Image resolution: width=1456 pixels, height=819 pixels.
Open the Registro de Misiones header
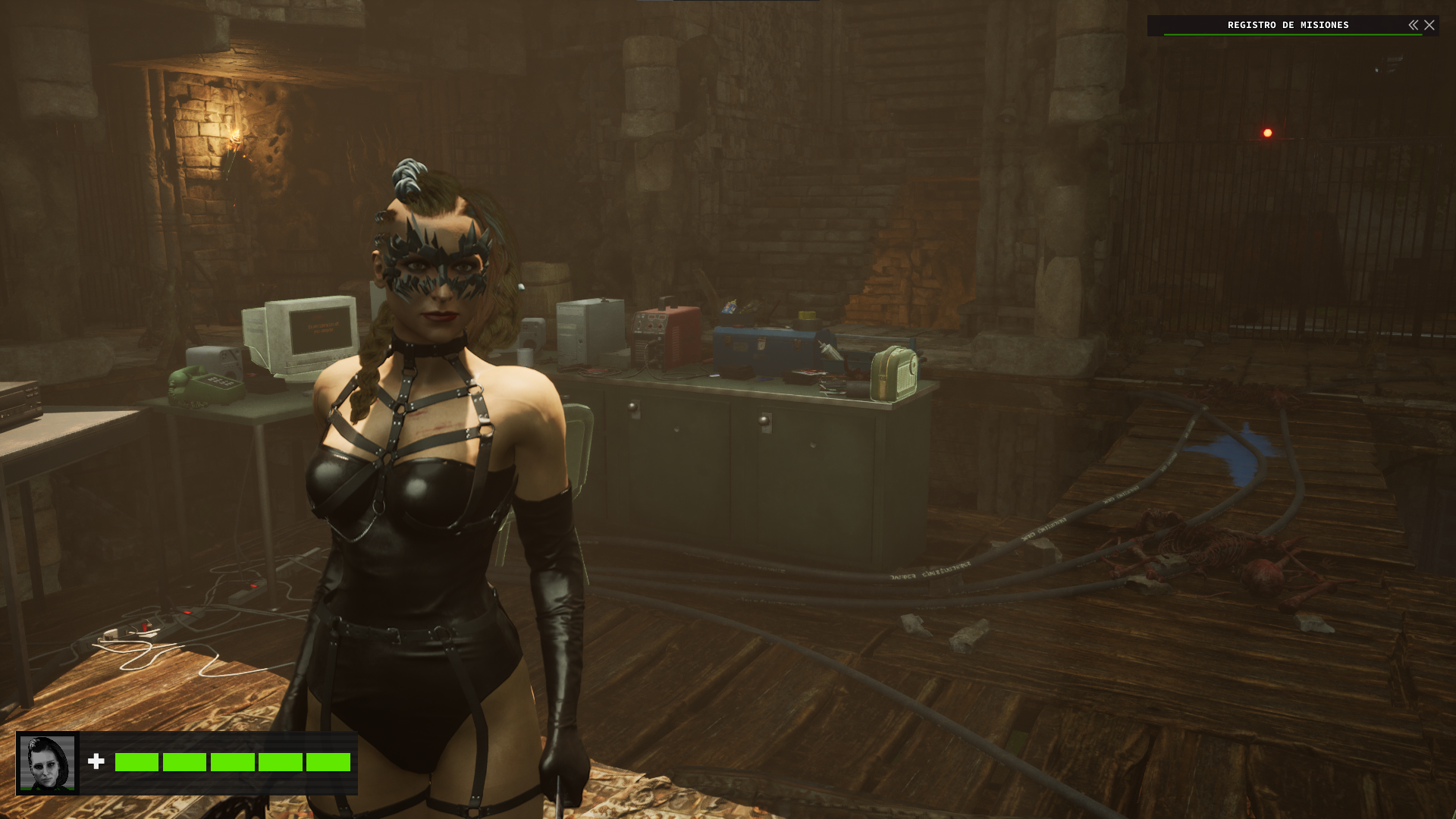point(1288,25)
